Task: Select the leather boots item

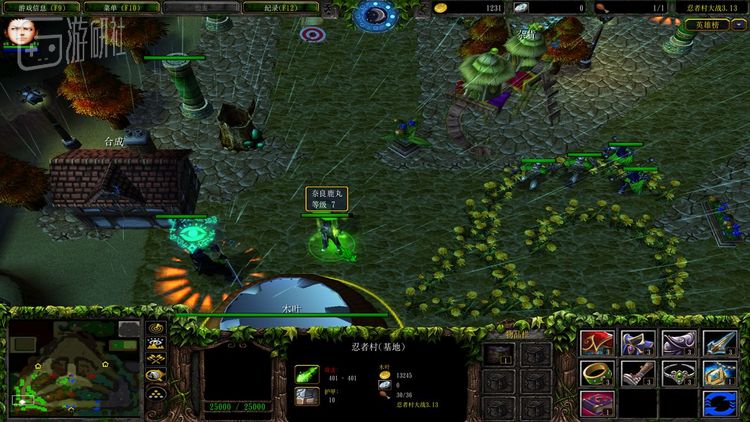Action: click(637, 374)
